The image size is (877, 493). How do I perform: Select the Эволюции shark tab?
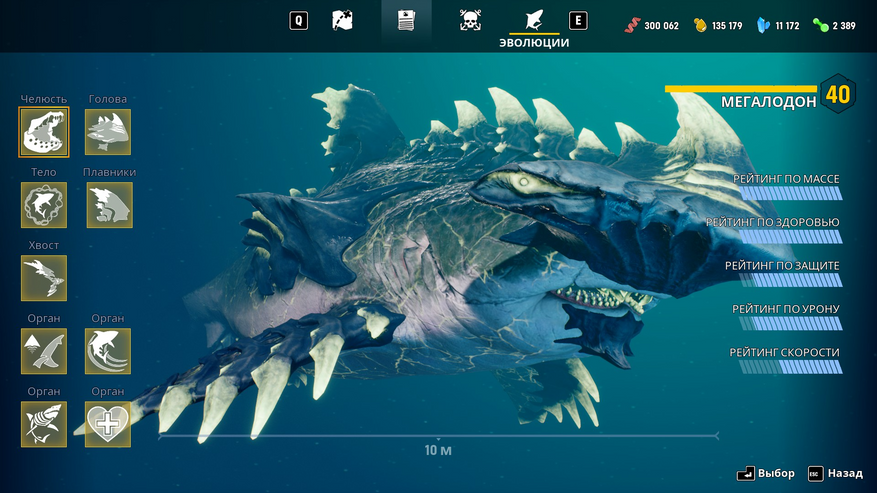pos(534,22)
